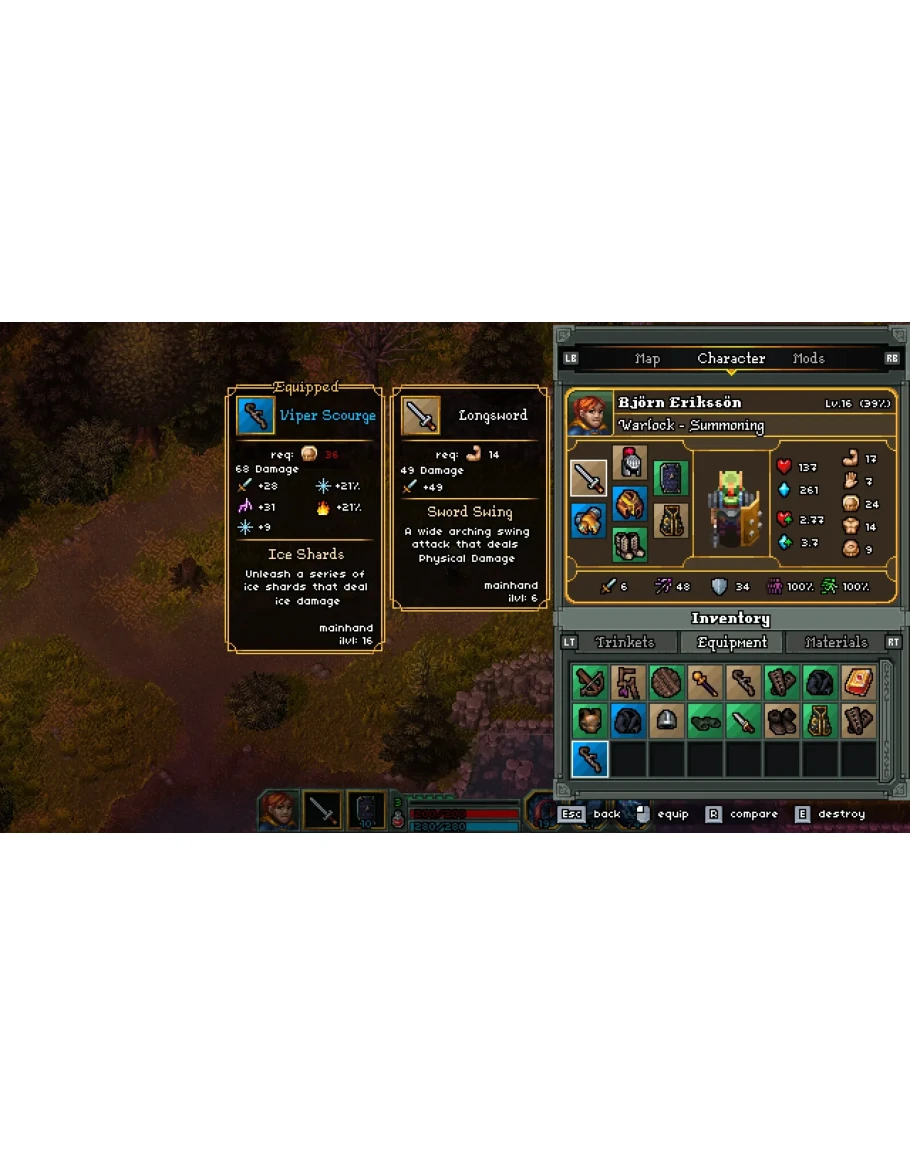Click the character portrait in the bottom HUD
The height and width of the screenshot is (1155, 910).
pos(279,810)
